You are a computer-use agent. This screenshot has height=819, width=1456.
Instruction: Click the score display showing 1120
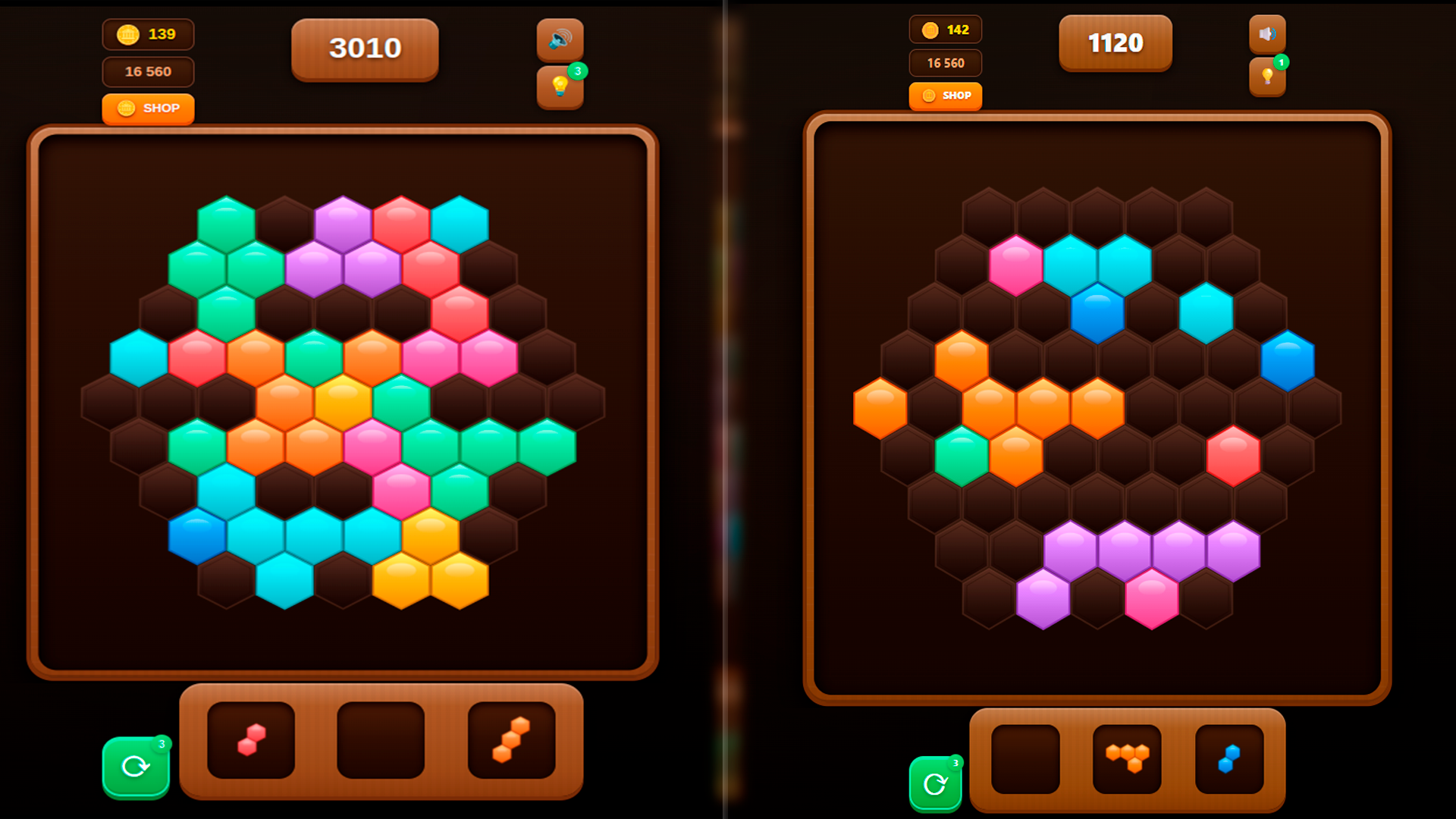click(1116, 43)
